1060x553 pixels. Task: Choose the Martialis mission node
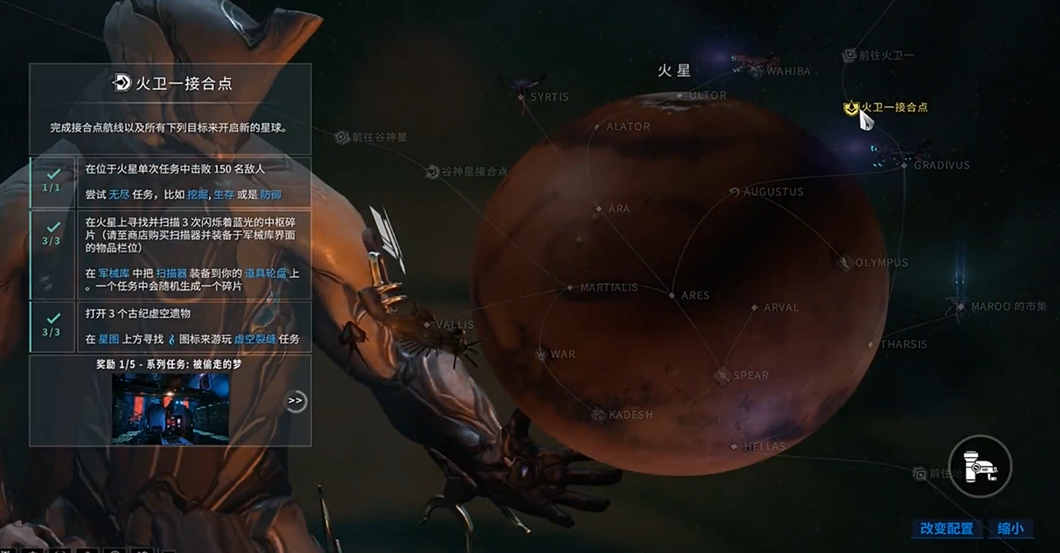571,288
